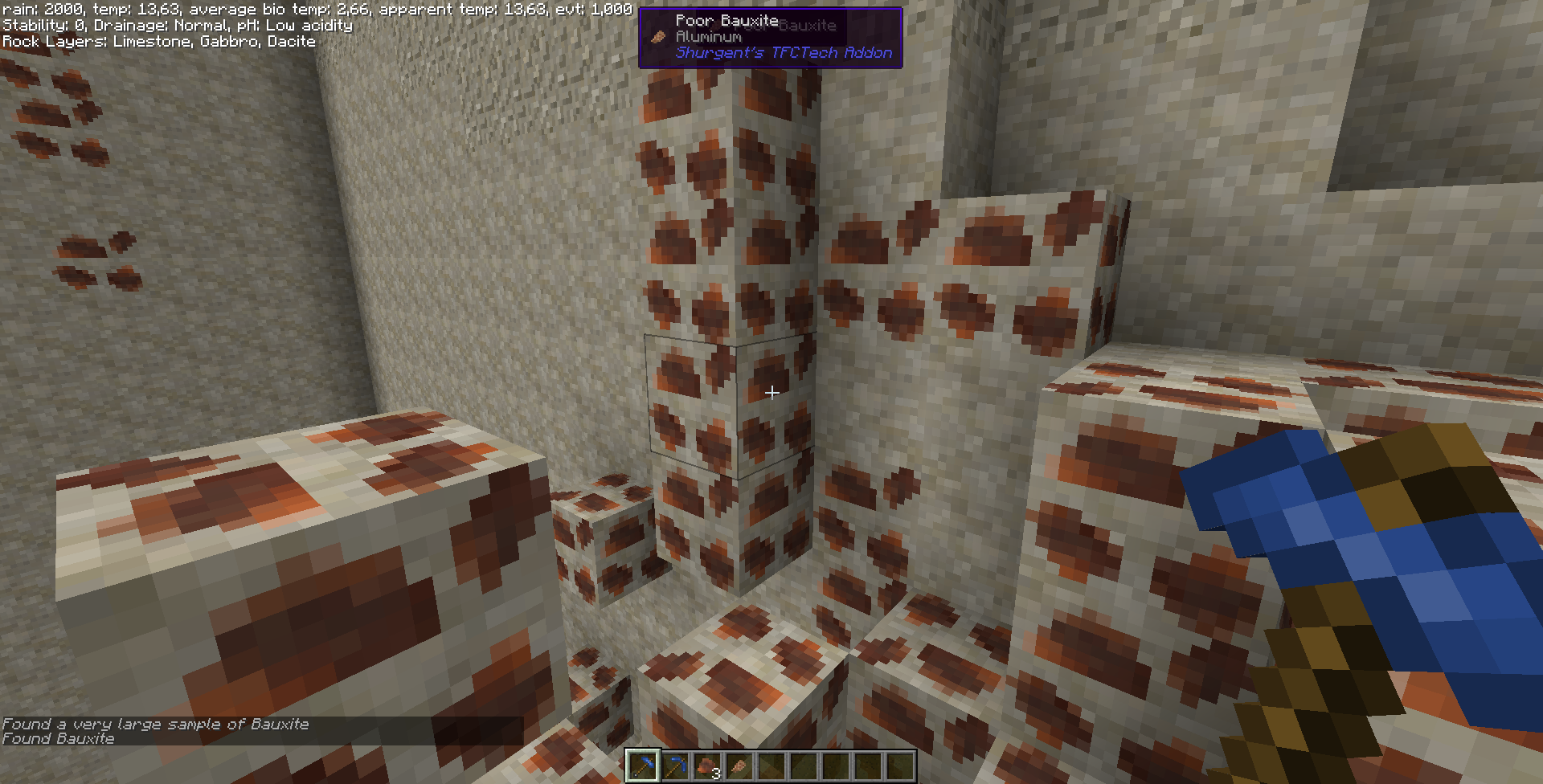Image resolution: width=1543 pixels, height=784 pixels.
Task: Click the Stability and Drainage info line
Action: pos(176,25)
